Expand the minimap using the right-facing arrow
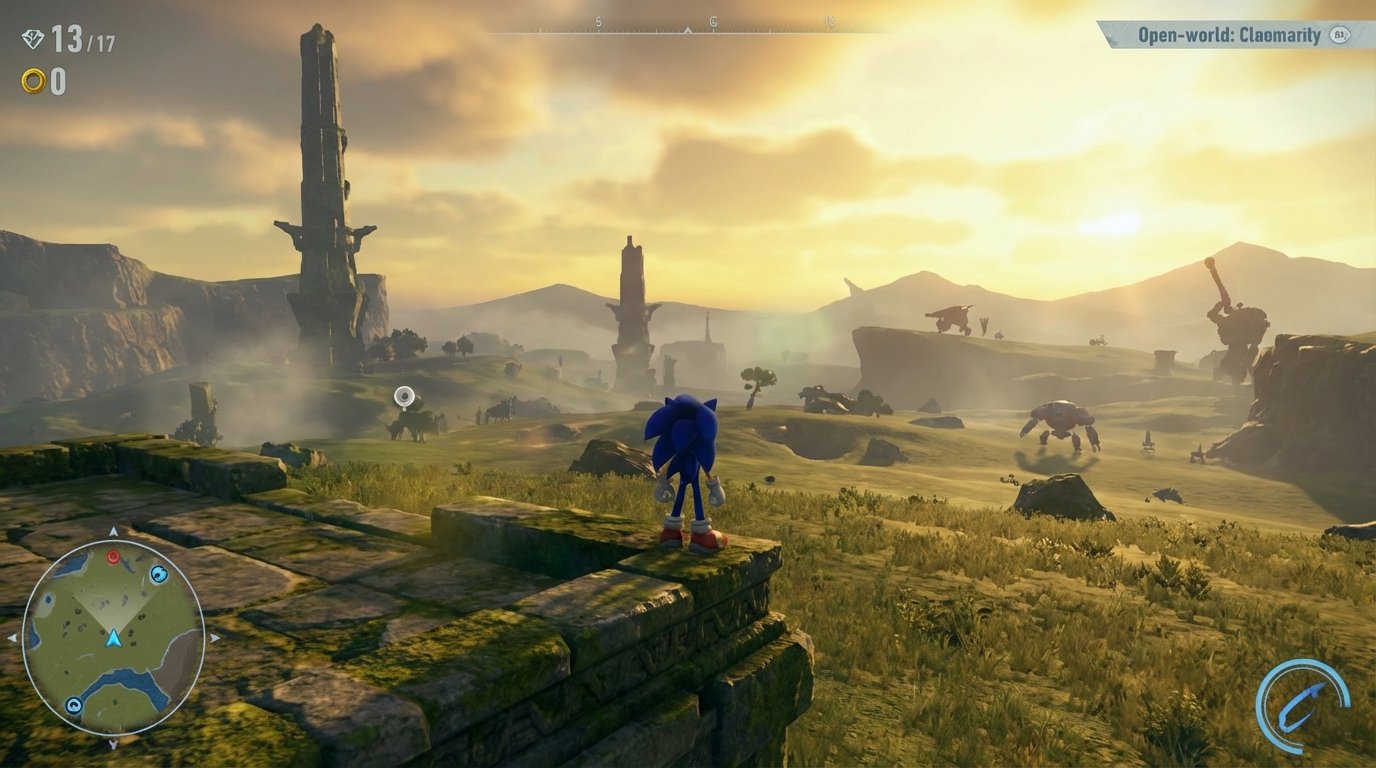 pos(214,638)
